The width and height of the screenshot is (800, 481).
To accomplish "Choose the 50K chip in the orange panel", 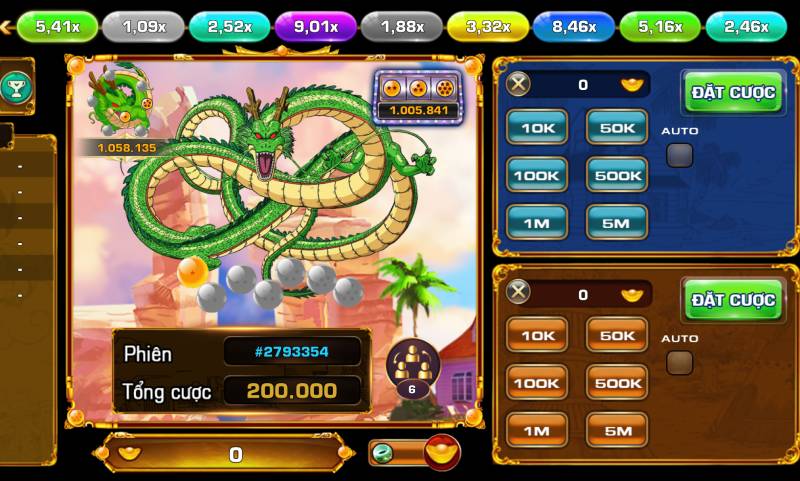I will click(617, 335).
